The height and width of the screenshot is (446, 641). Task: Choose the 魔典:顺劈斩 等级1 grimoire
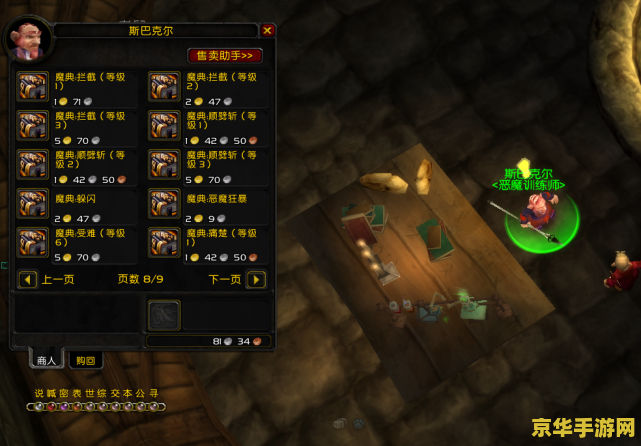coord(165,126)
